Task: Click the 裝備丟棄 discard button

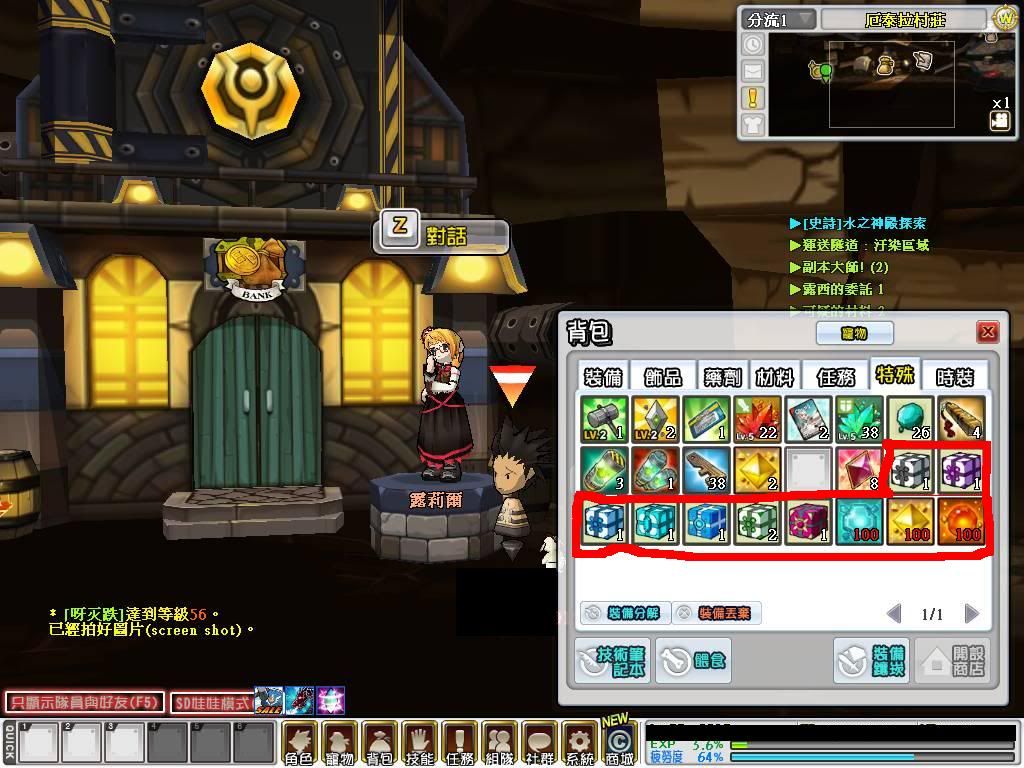Action: pyautogui.click(x=716, y=613)
